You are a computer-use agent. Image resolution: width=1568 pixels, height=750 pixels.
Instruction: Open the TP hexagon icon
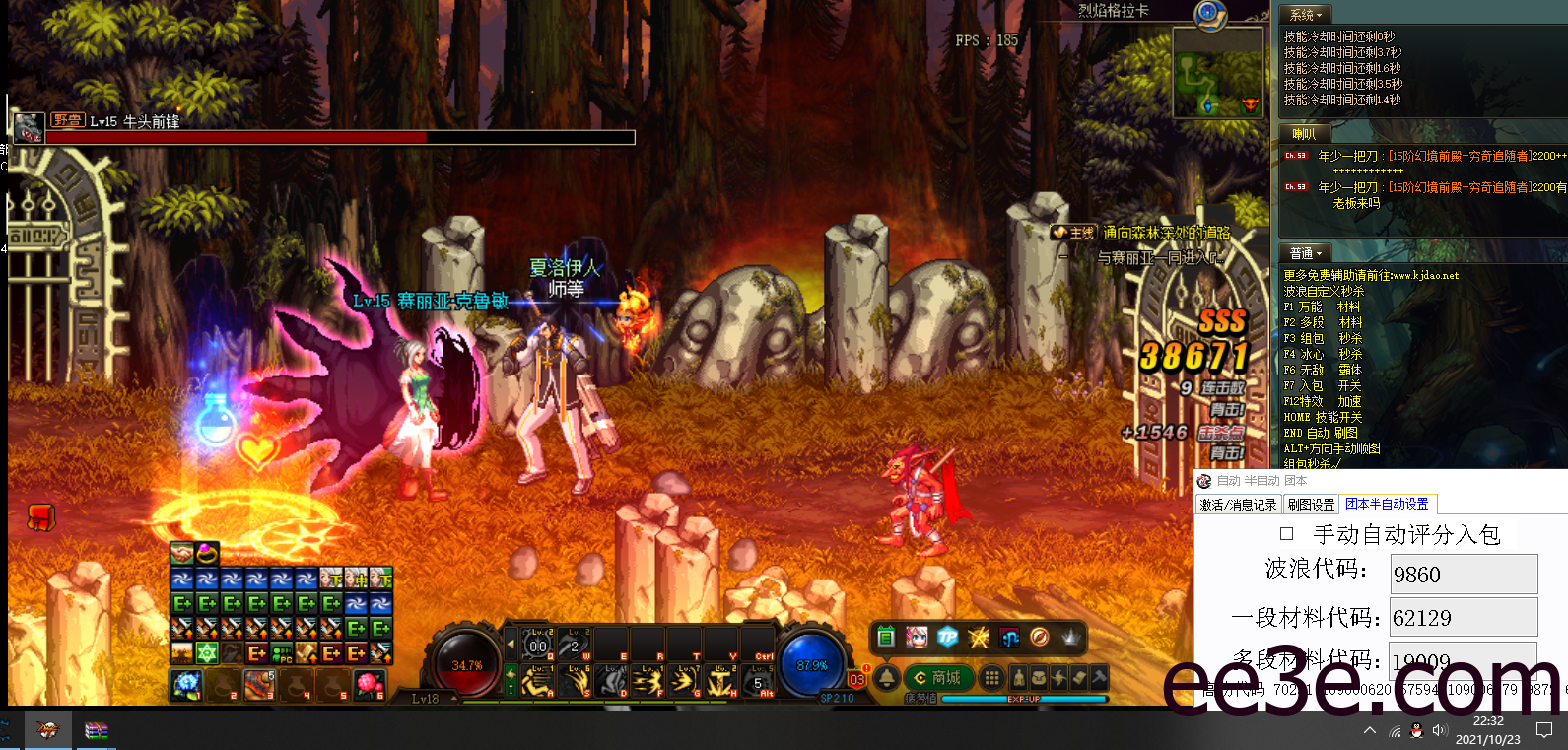947,638
